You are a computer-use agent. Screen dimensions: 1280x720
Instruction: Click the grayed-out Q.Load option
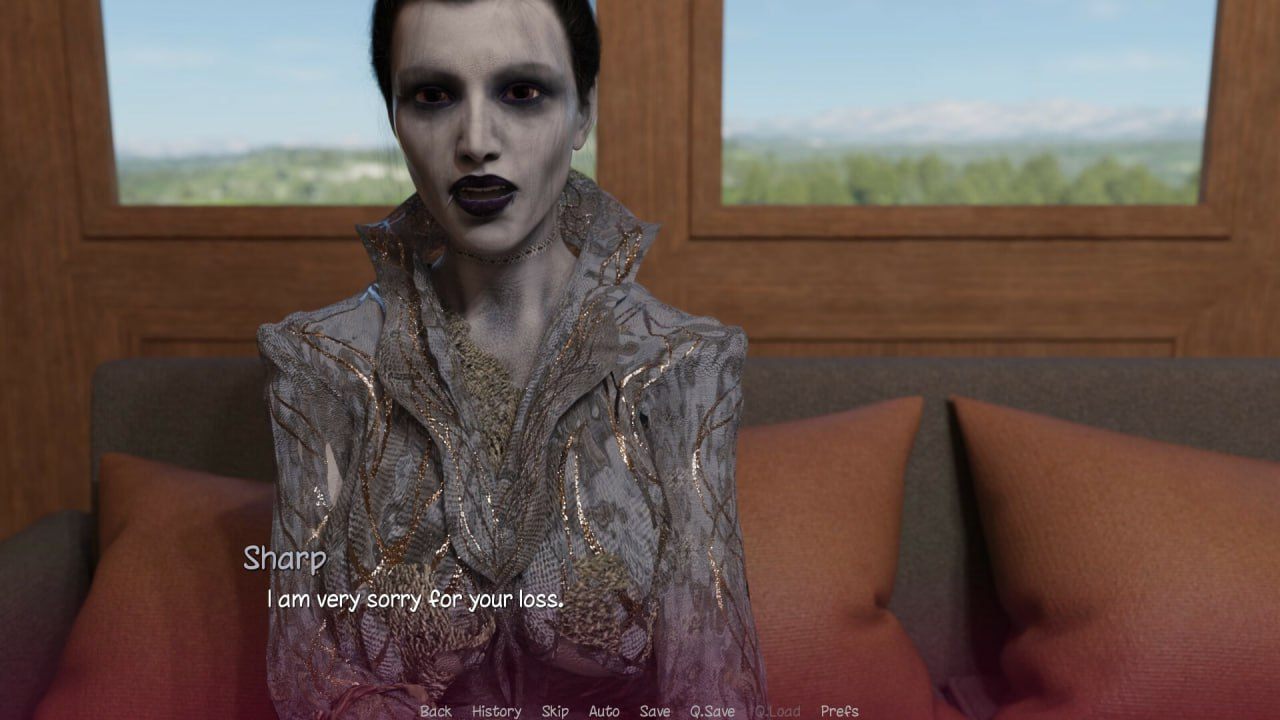tap(775, 712)
